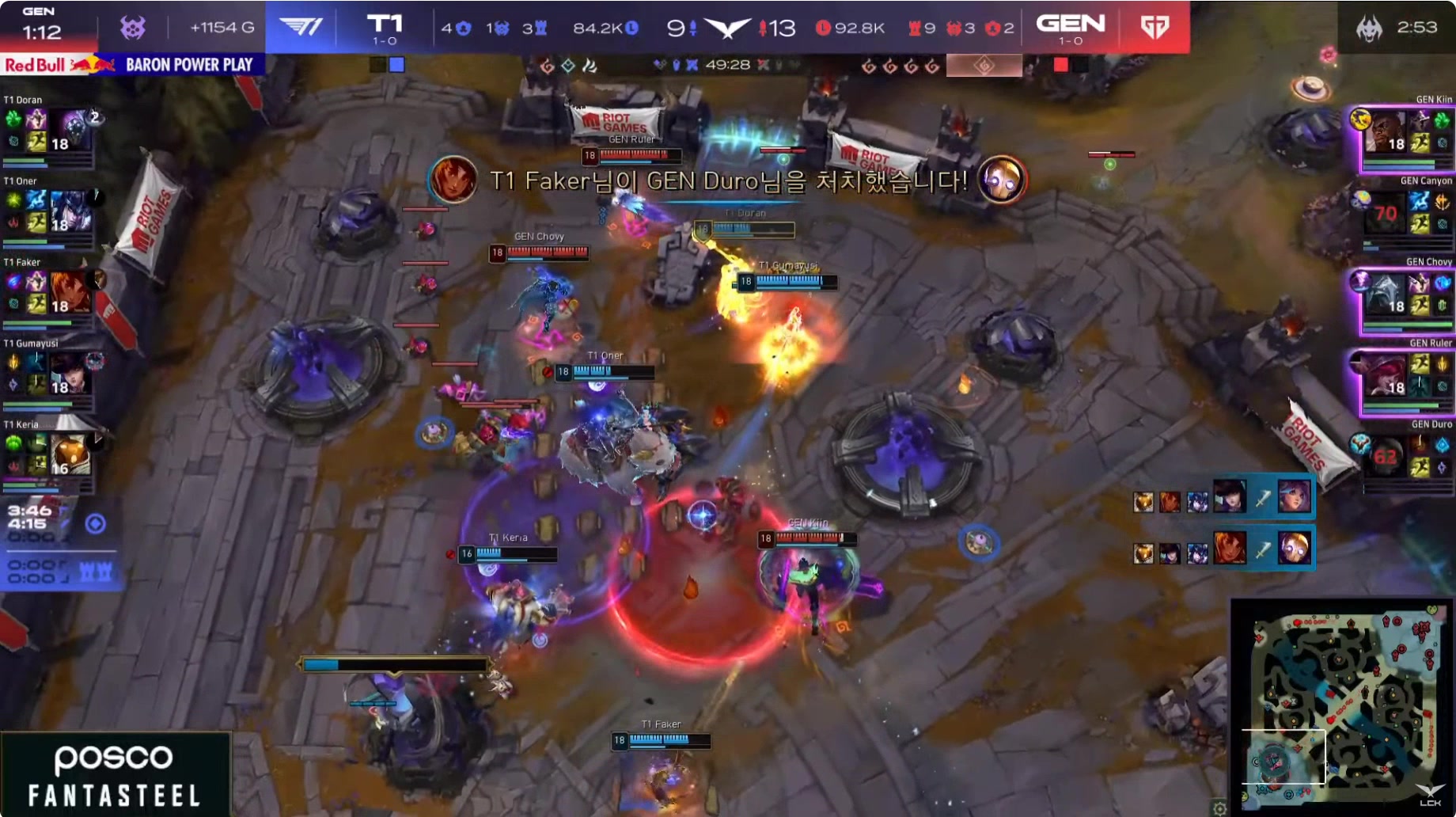Open the gear icon beside the minimap
1456x817 pixels.
(1219, 808)
